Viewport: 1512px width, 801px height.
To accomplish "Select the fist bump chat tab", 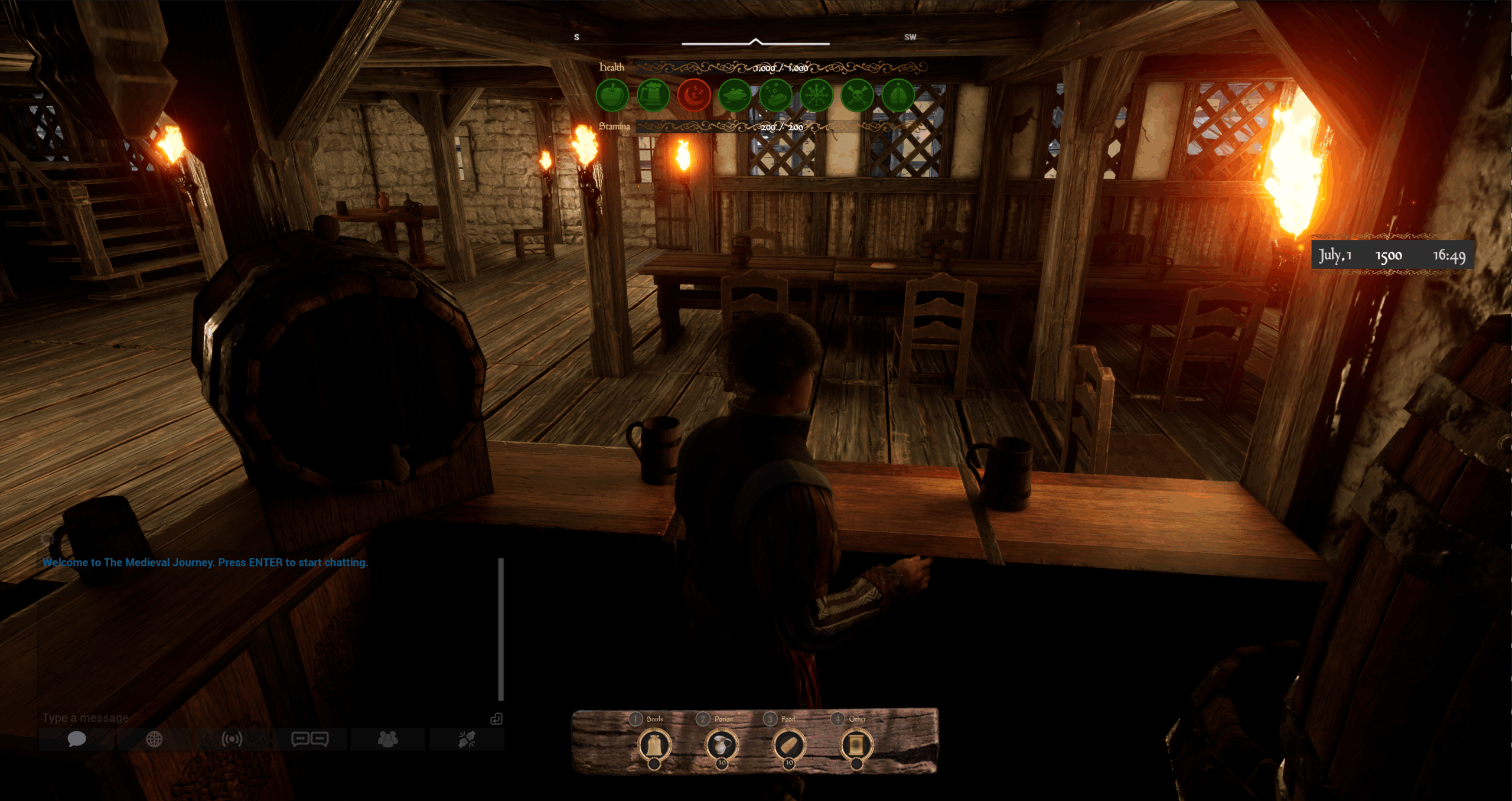I will (467, 739).
